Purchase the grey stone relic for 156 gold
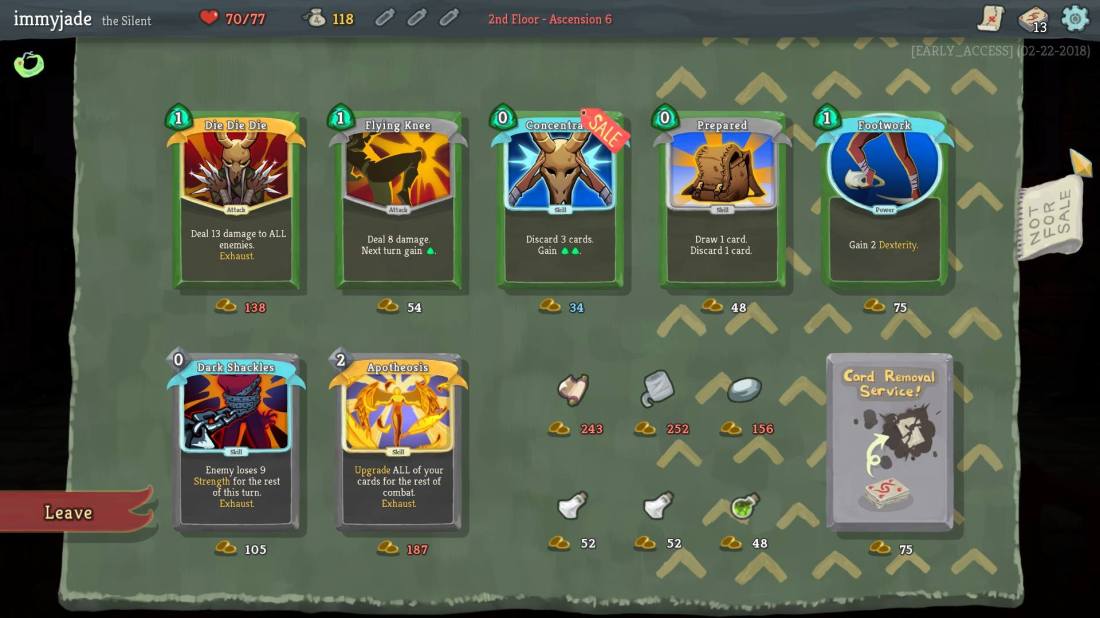 pos(744,389)
